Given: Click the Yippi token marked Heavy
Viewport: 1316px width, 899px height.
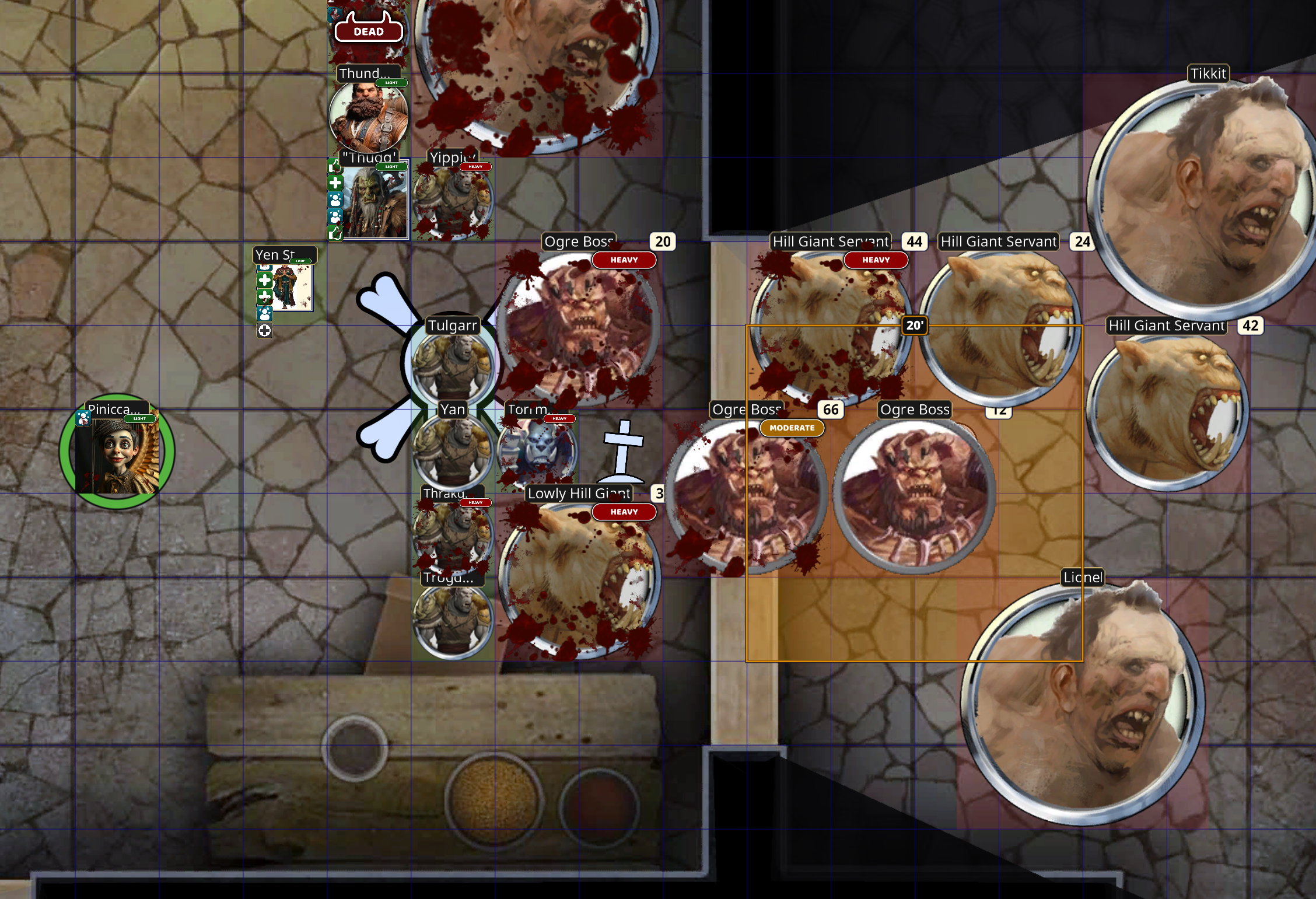Looking at the screenshot, I should pos(453,202).
